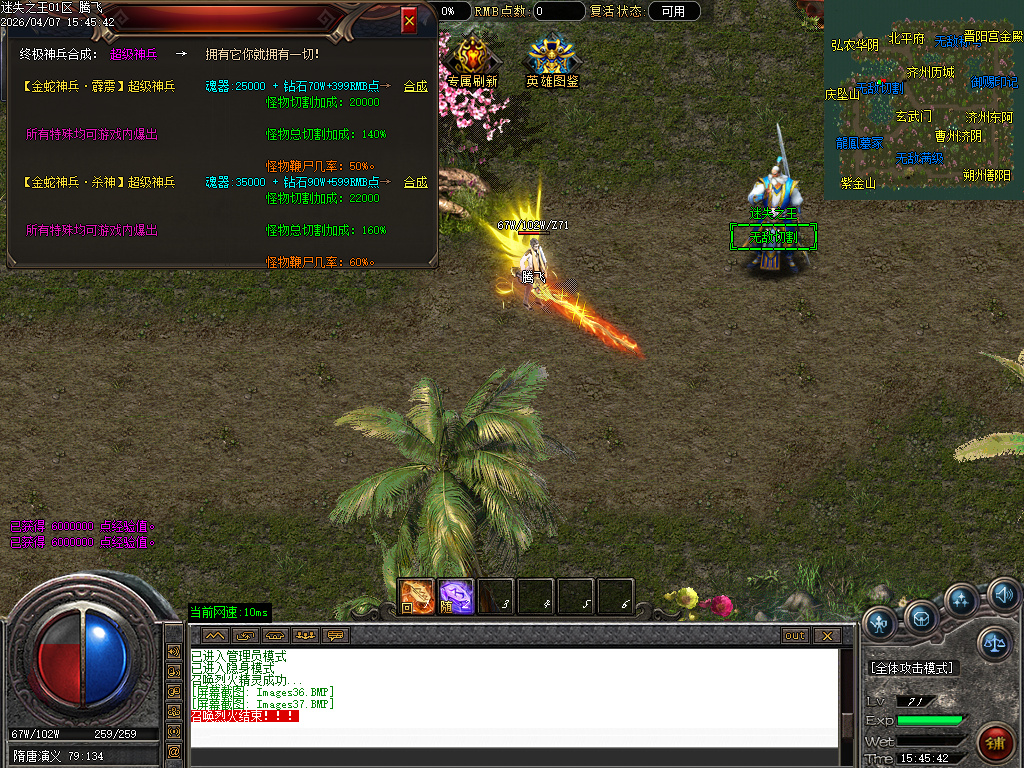Click the speech bubble chat channel button

(x=335, y=636)
